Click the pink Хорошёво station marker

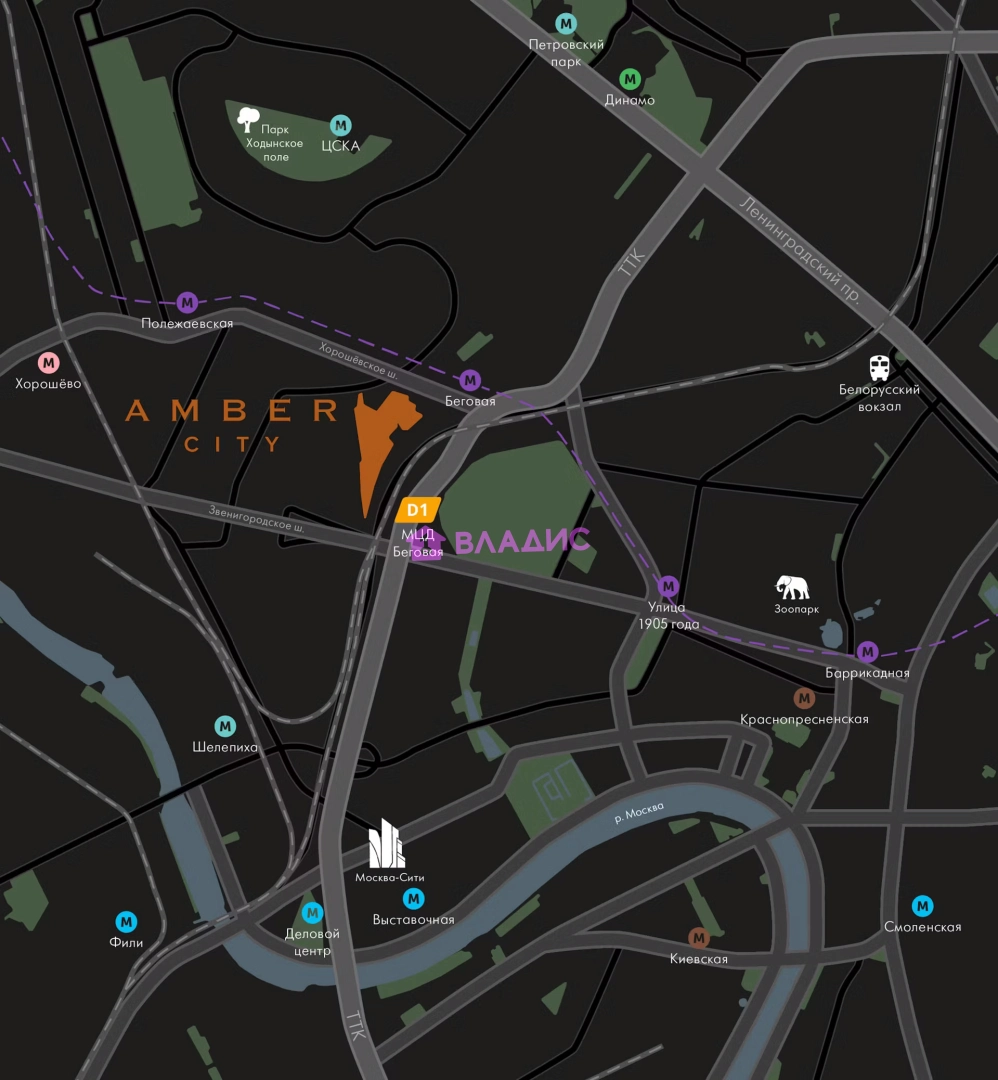click(x=48, y=362)
